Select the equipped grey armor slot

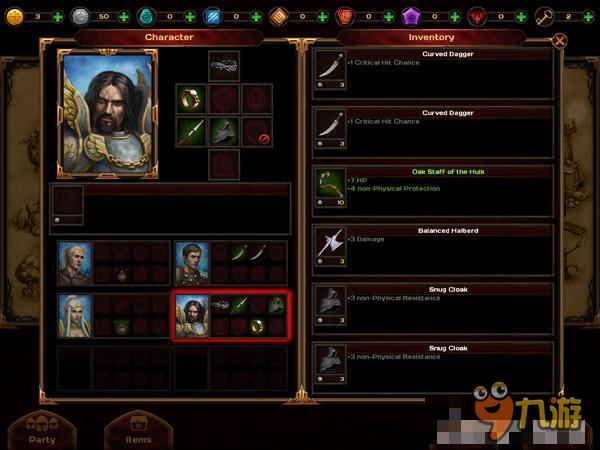[224, 131]
